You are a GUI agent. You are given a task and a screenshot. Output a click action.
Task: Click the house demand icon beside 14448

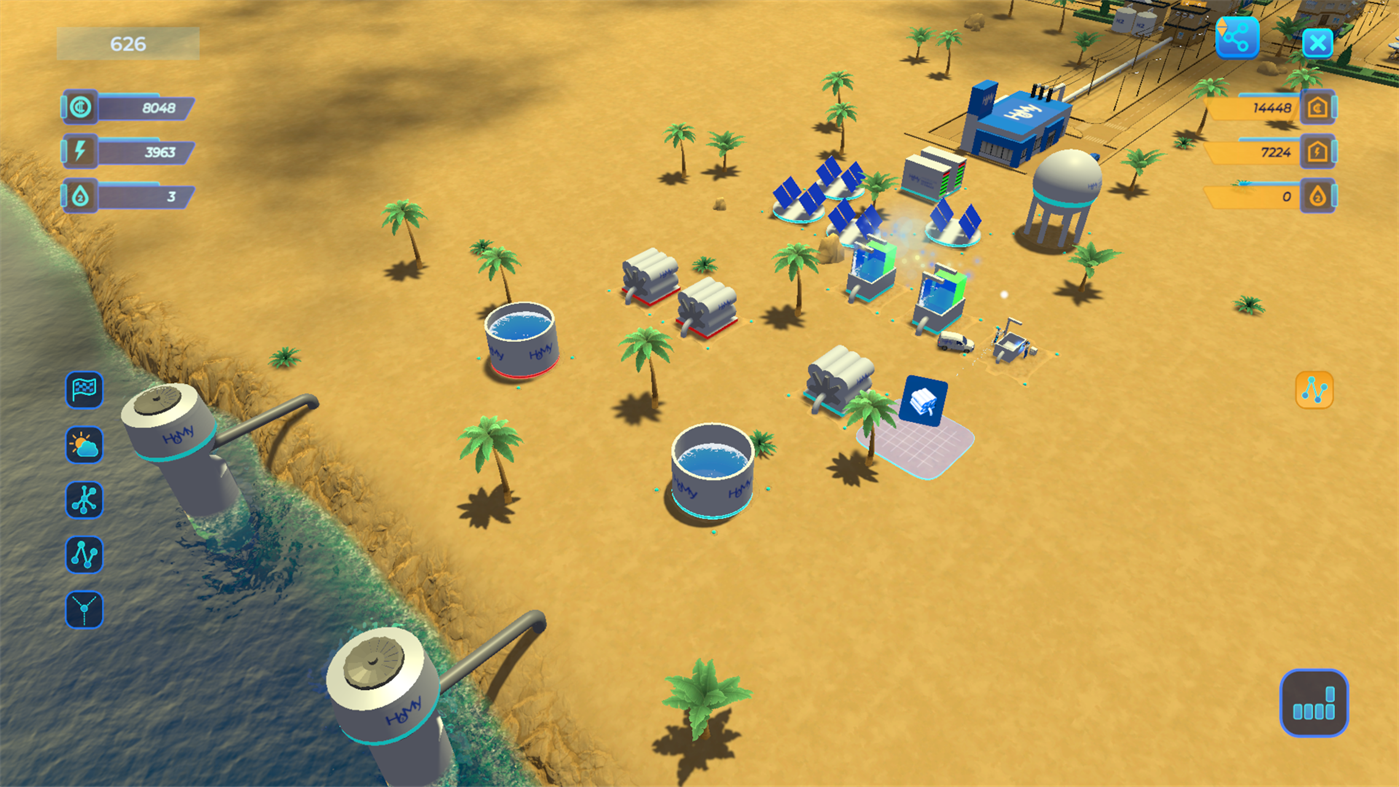[1317, 105]
